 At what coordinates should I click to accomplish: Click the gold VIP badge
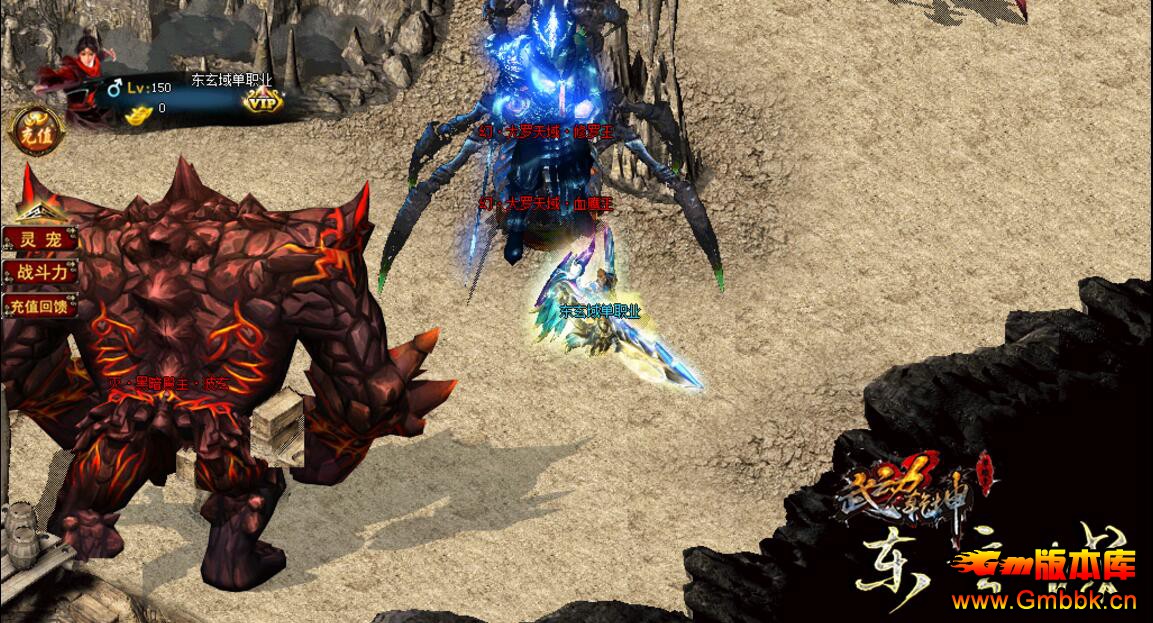[x=263, y=101]
